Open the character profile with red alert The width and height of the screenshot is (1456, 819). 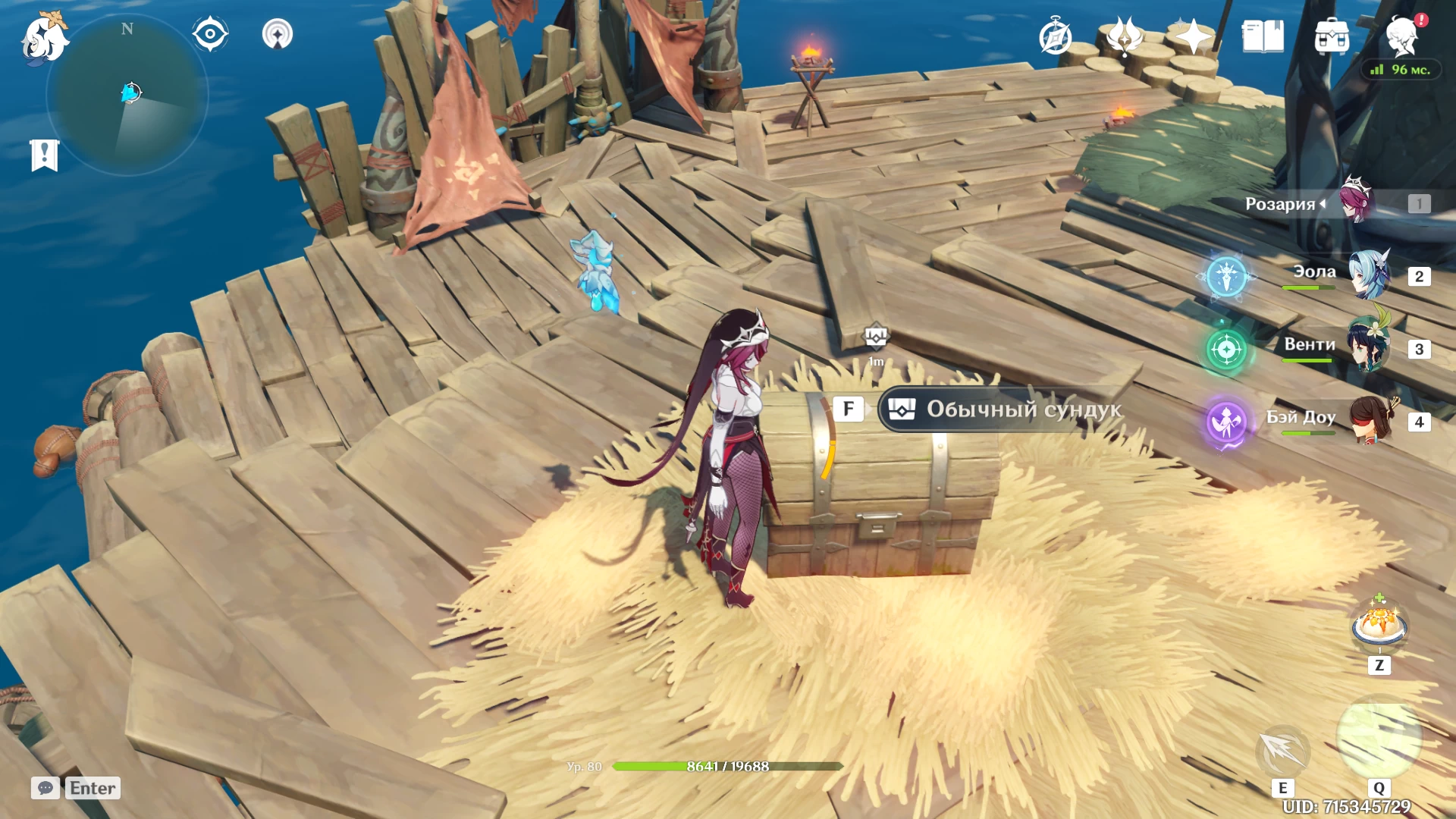click(x=1401, y=36)
